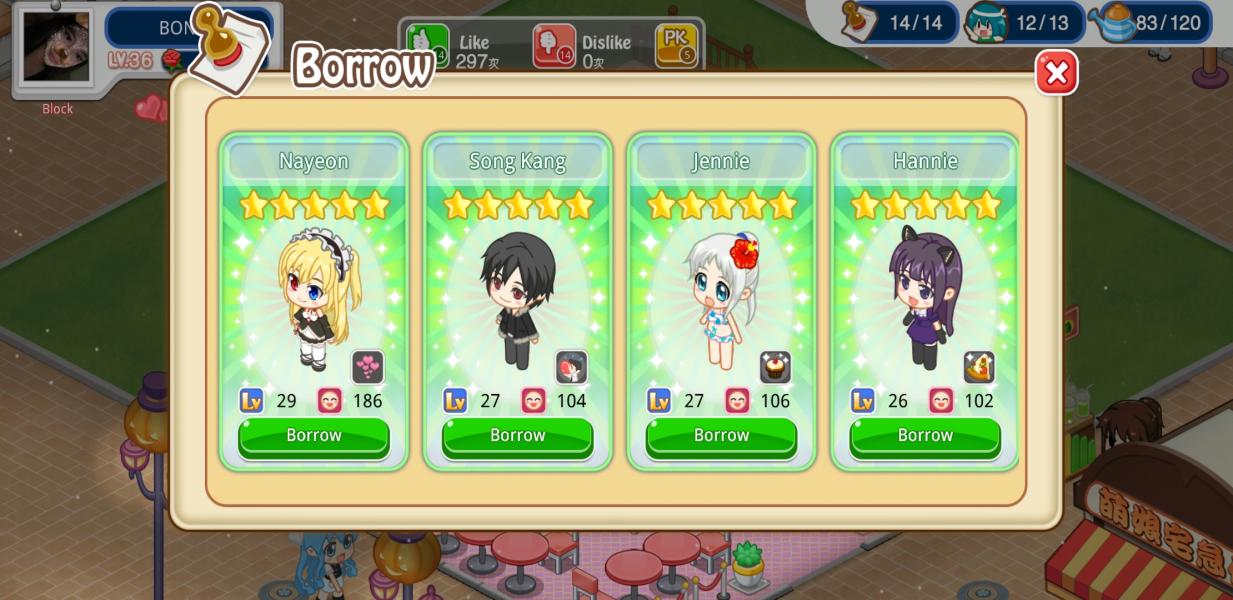Viewport: 1233px width, 600px height.
Task: Select Nayeon's blonde maid character
Action: (314, 297)
